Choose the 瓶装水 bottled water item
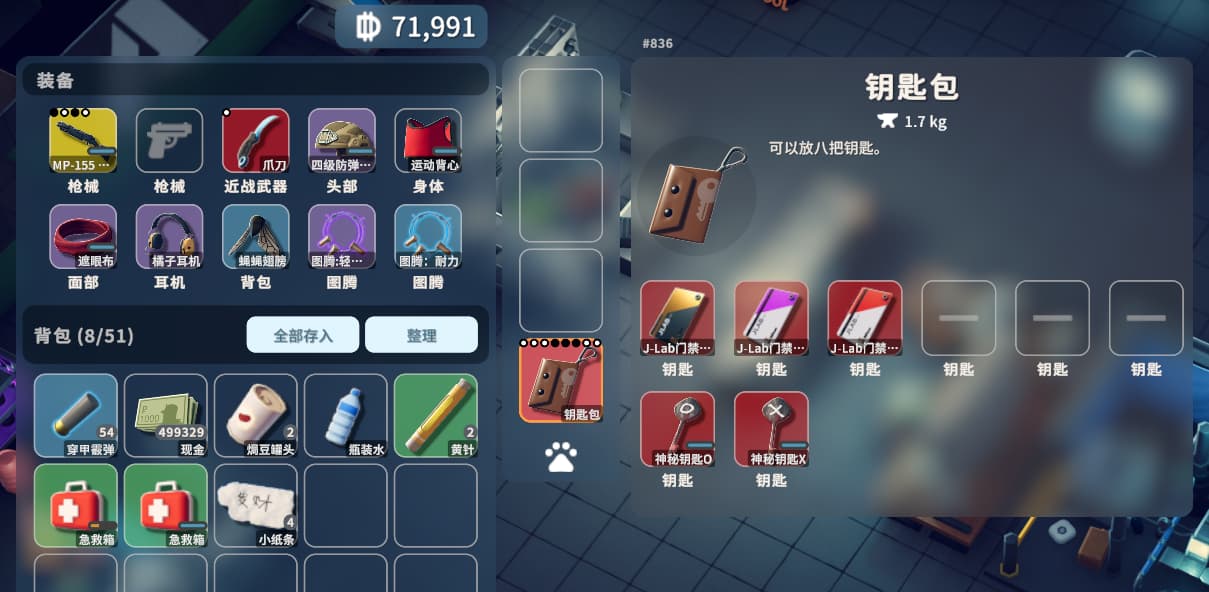The height and width of the screenshot is (592, 1209). click(x=345, y=415)
